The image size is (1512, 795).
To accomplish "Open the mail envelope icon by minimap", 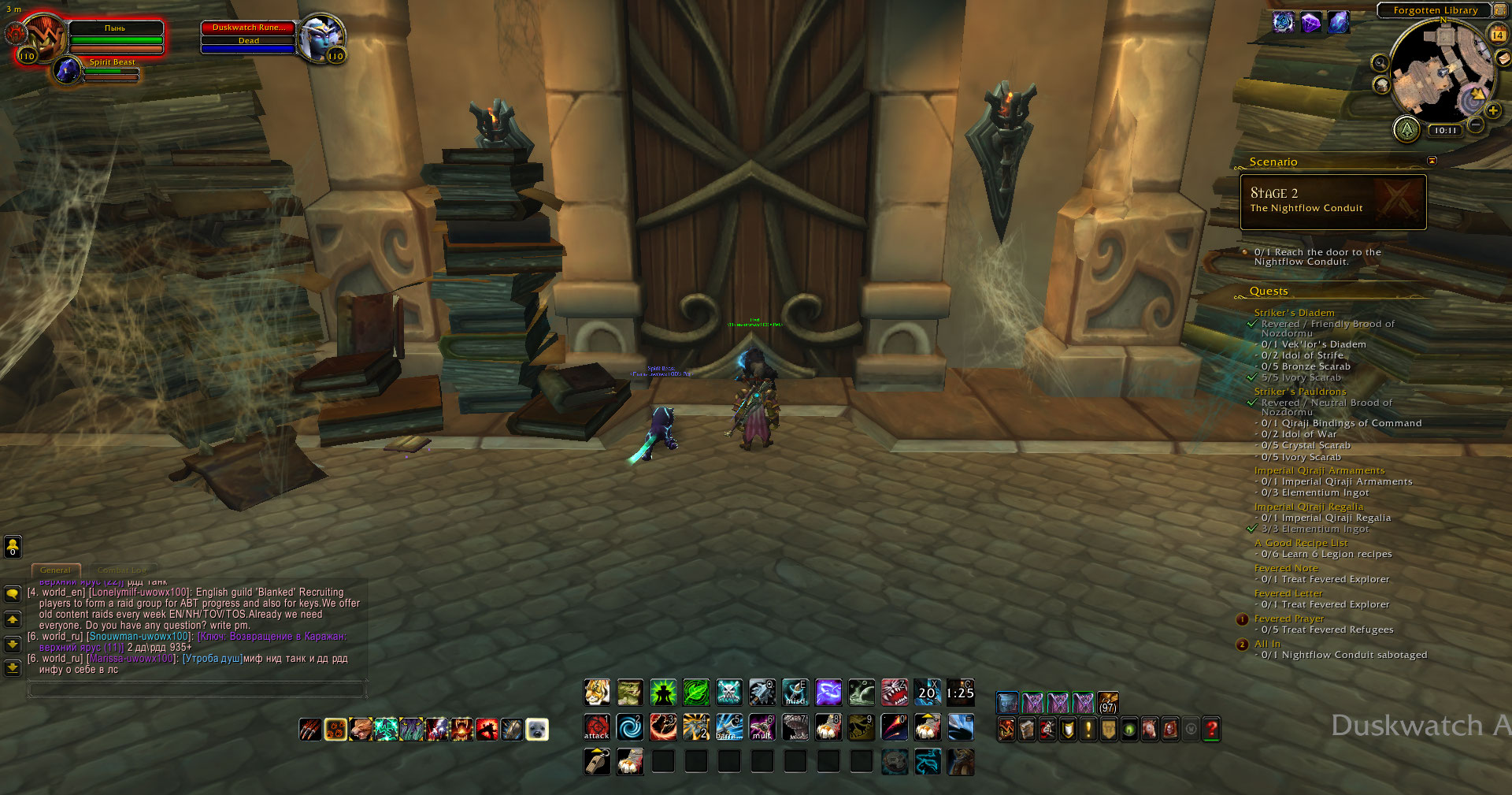I will 1503,58.
